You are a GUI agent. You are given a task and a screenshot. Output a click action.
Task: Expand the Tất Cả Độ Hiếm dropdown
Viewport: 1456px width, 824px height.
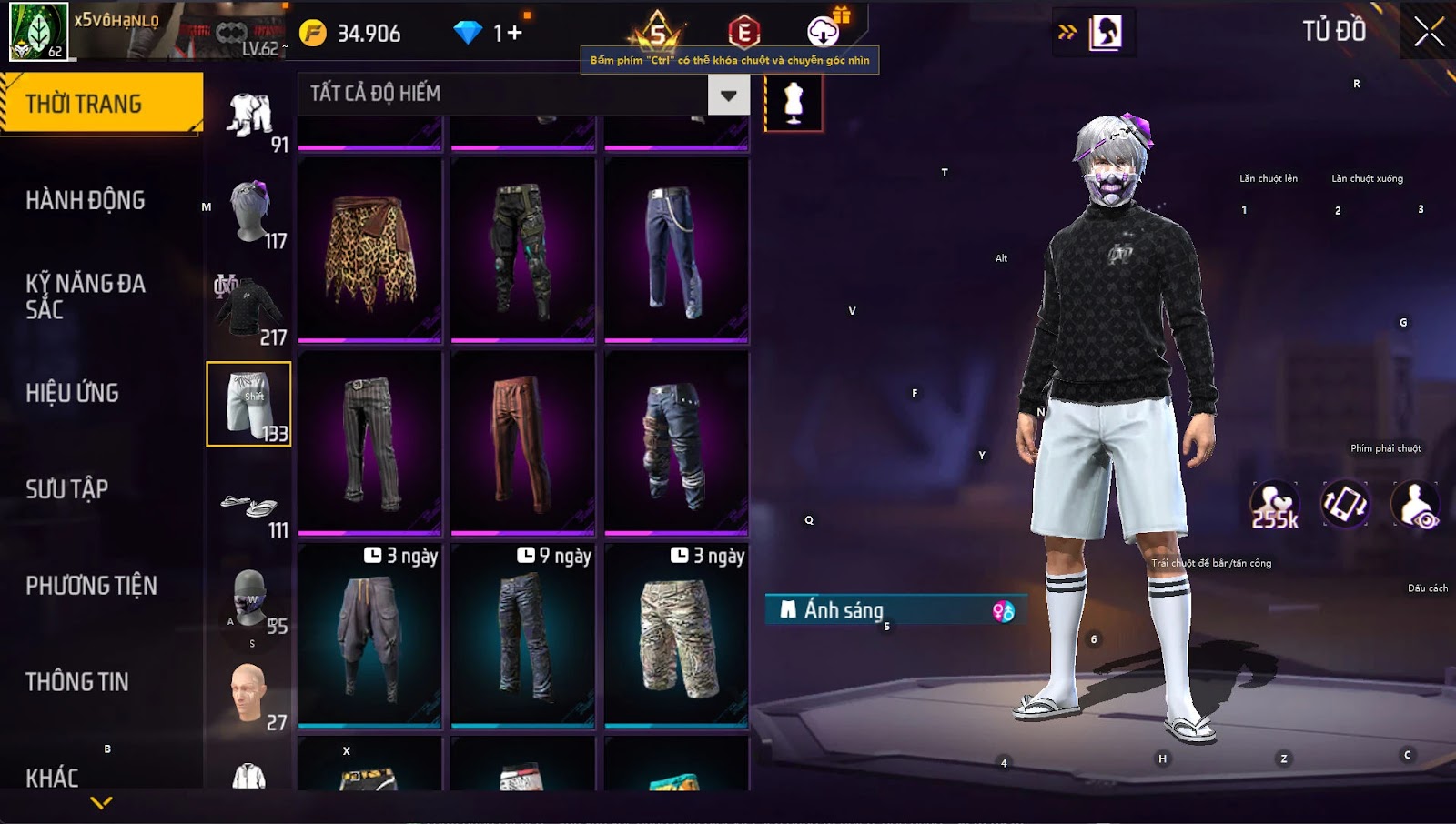coord(728,95)
